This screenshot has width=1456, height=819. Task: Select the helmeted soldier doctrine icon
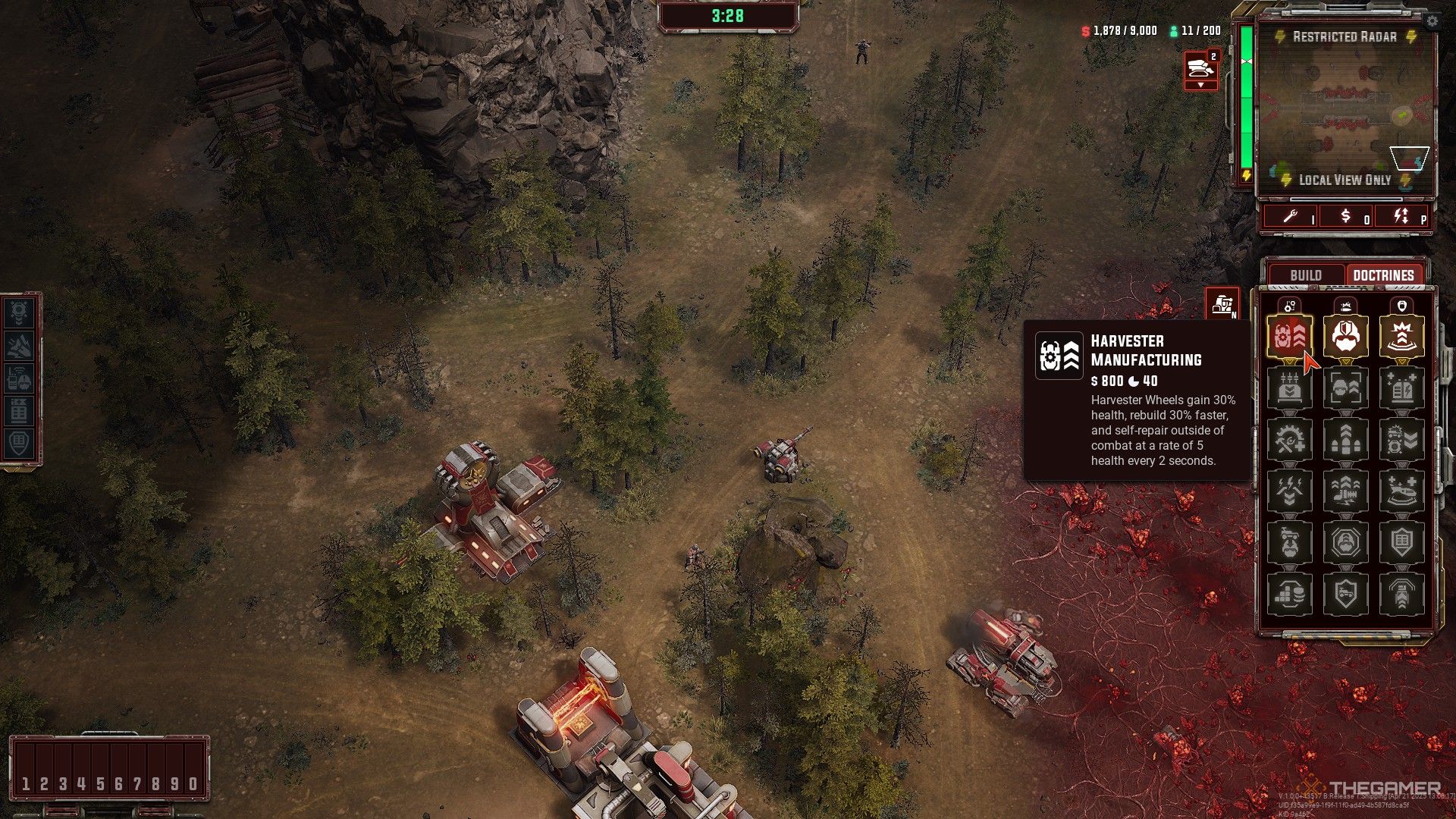(x=1345, y=336)
